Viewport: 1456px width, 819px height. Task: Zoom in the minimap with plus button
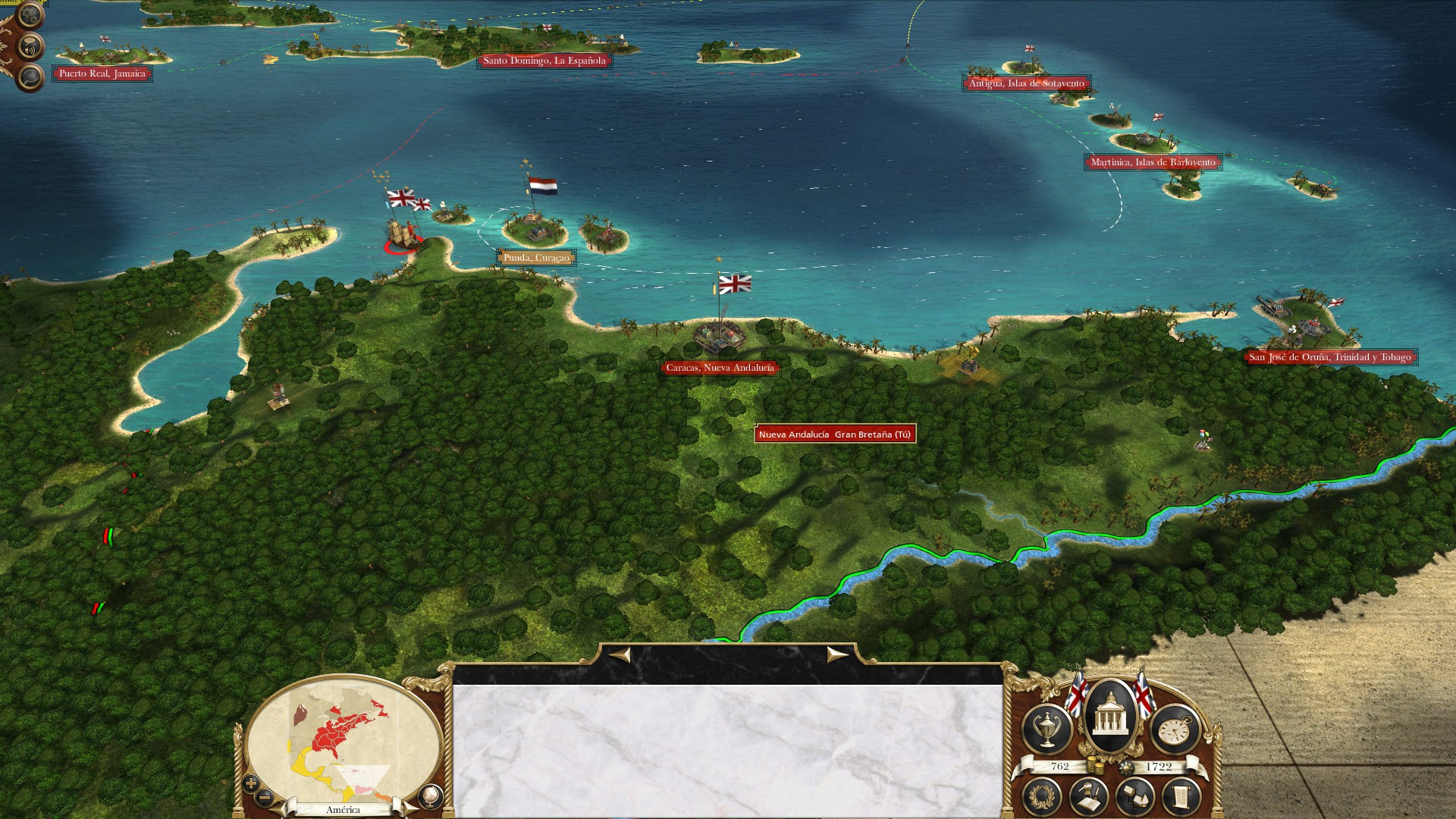click(x=251, y=783)
